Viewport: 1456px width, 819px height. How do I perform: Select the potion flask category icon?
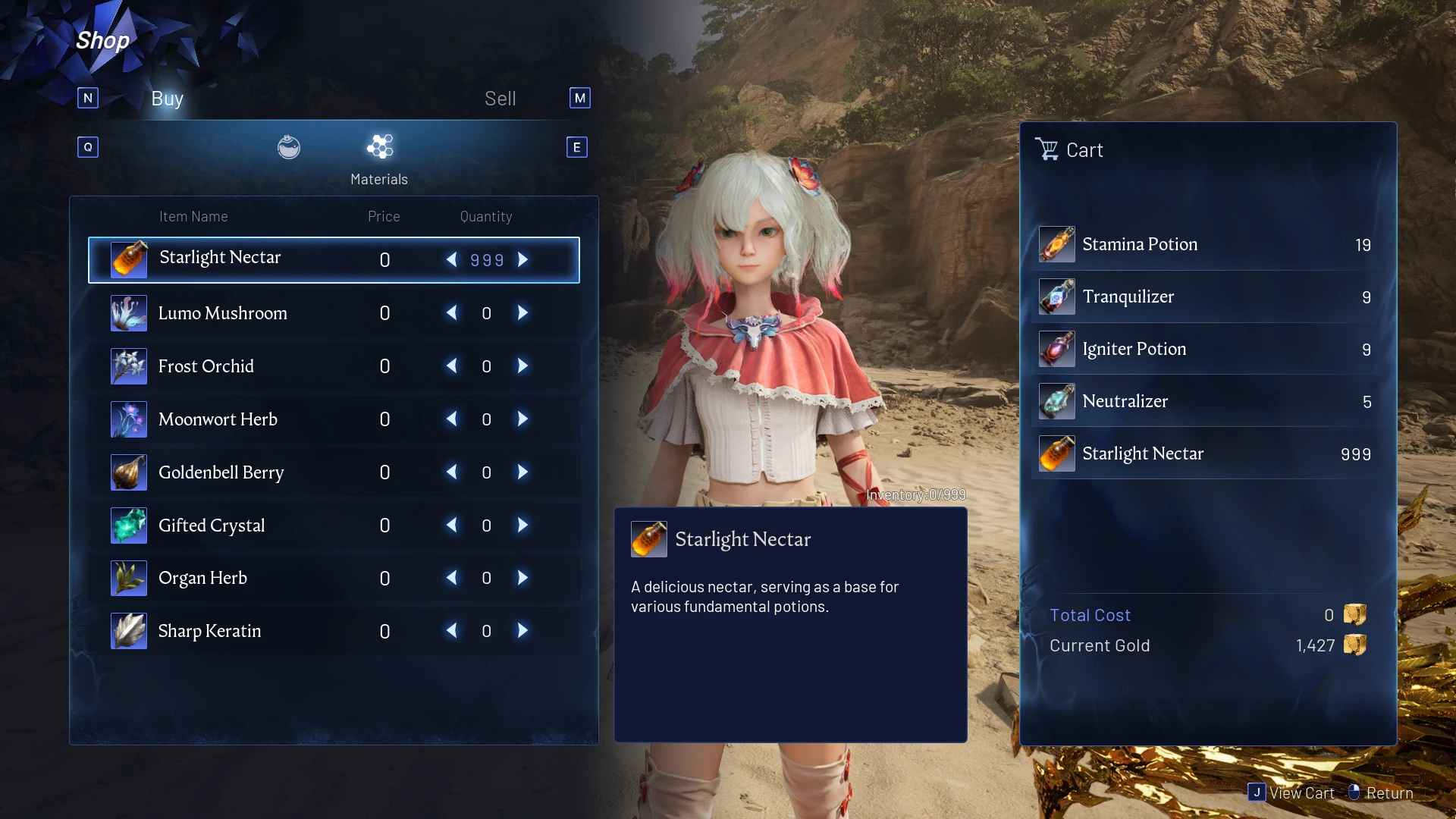click(x=289, y=147)
